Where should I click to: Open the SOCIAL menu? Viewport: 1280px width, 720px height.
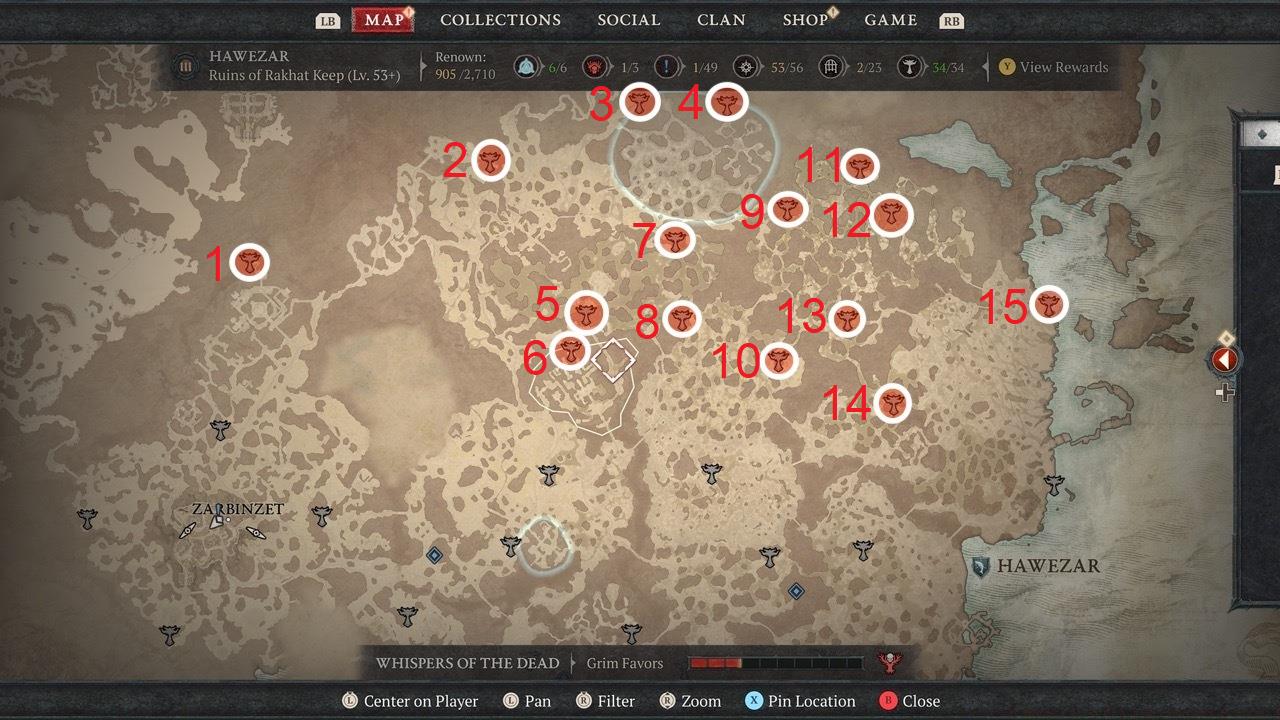click(628, 19)
